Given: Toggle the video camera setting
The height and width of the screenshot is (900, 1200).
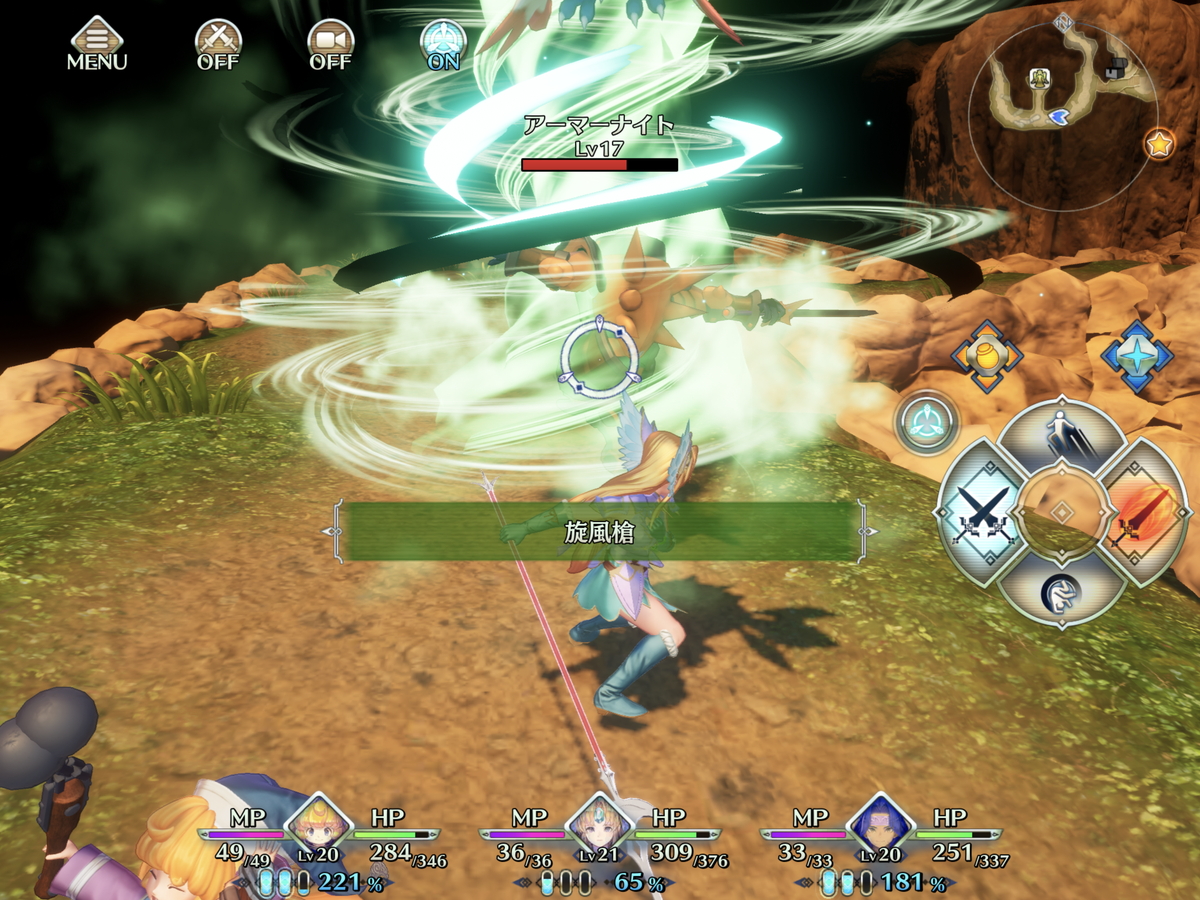Looking at the screenshot, I should point(330,44).
